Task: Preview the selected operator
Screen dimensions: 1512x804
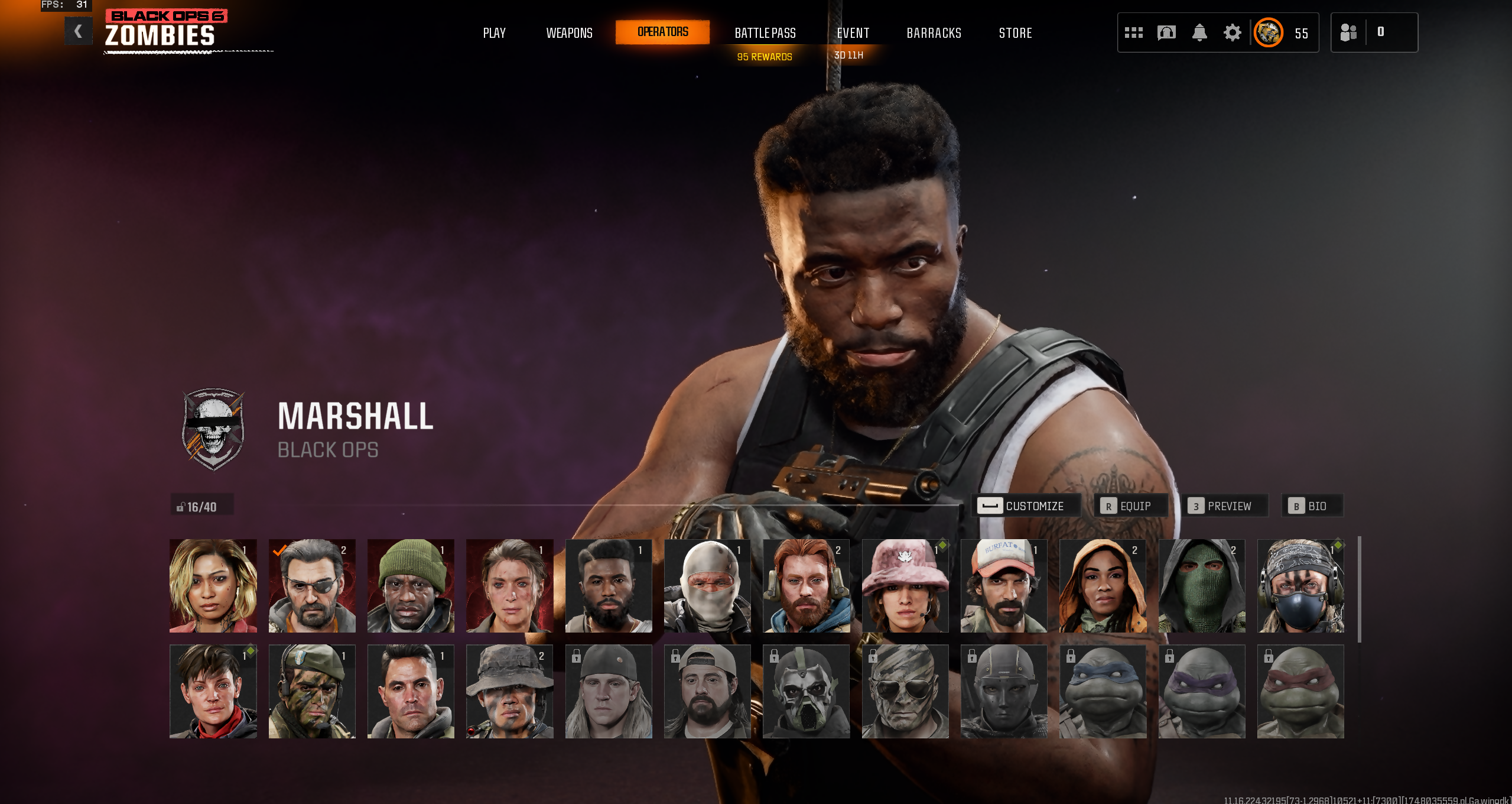Action: pos(1224,506)
